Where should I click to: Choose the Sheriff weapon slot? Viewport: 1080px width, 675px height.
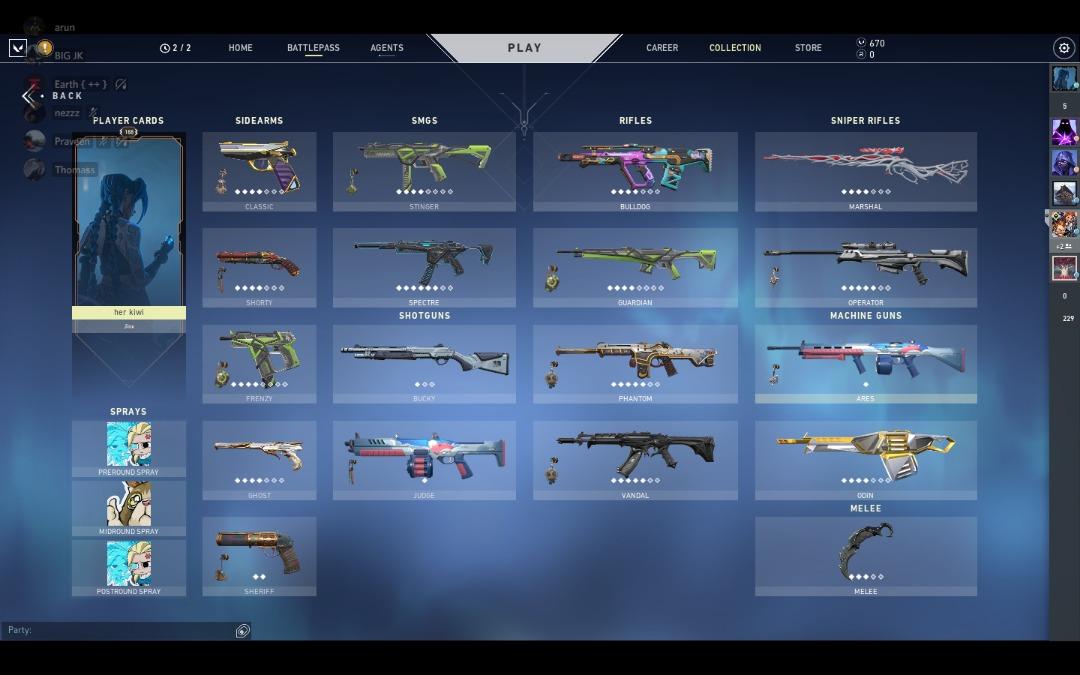coord(259,556)
